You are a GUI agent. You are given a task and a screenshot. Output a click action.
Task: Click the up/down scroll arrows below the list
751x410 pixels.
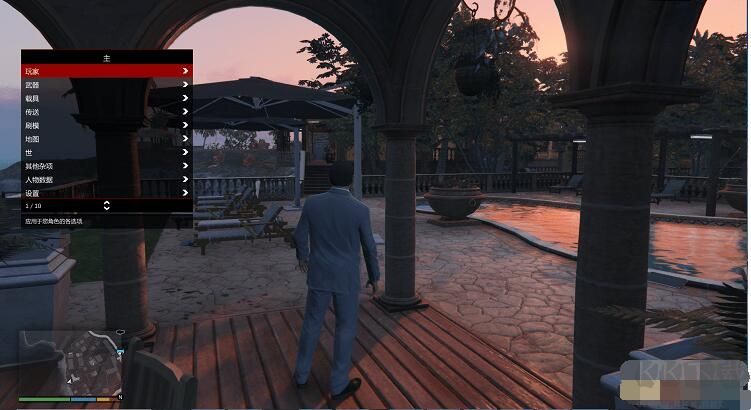107,205
